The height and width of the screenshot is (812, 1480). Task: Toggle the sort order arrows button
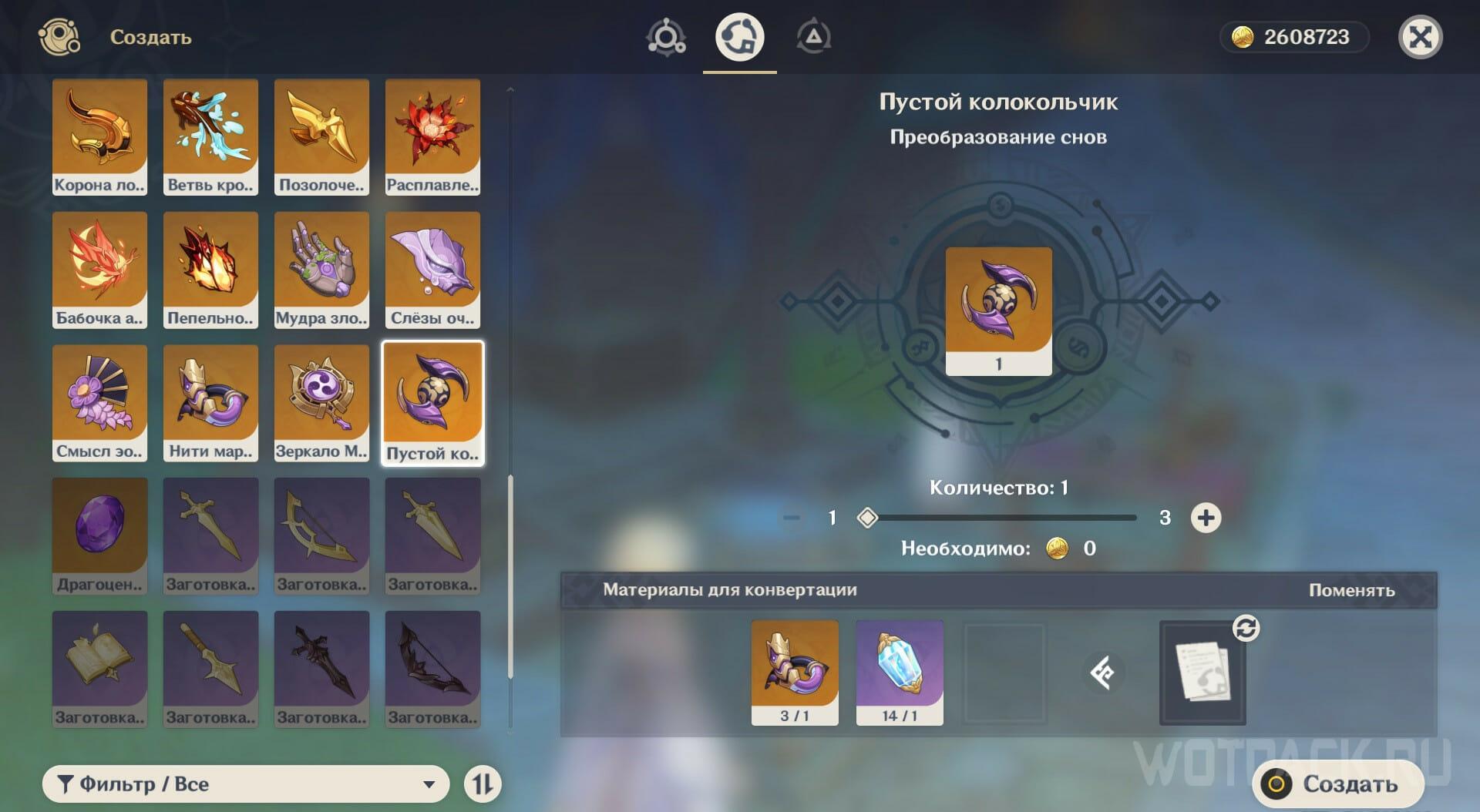483,783
